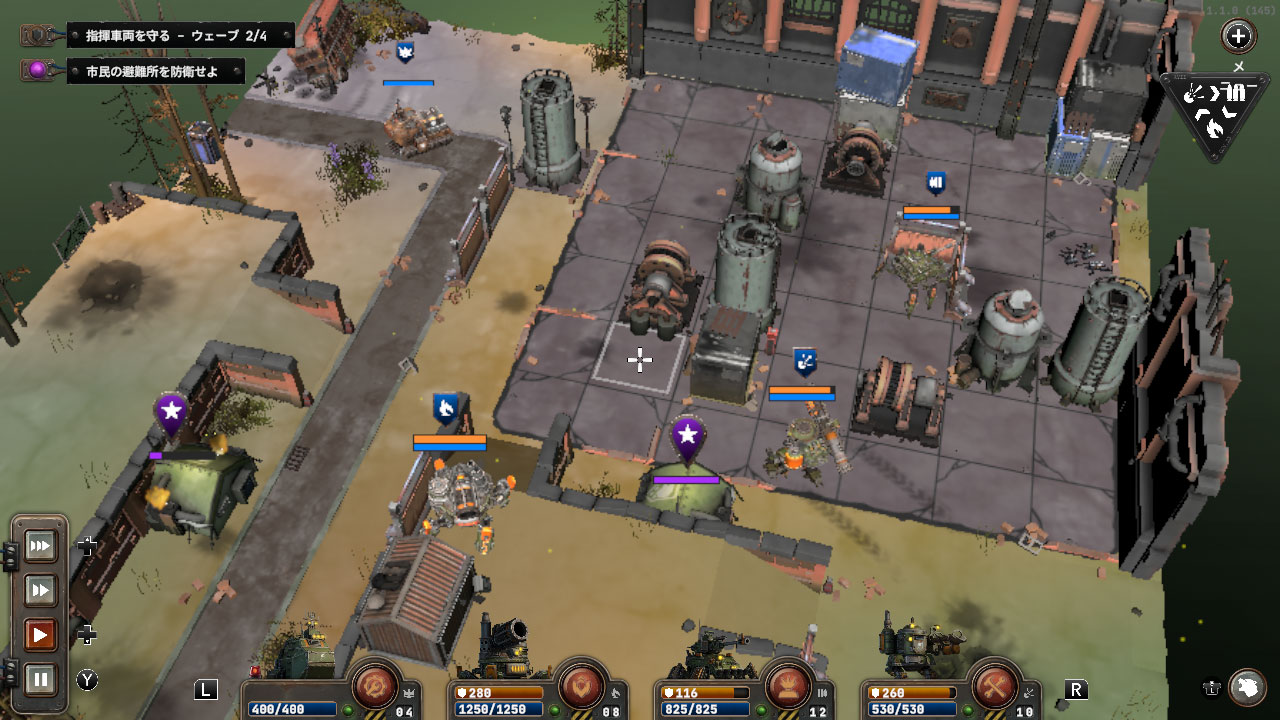Select the civilian shelter defense objective

tap(155, 71)
